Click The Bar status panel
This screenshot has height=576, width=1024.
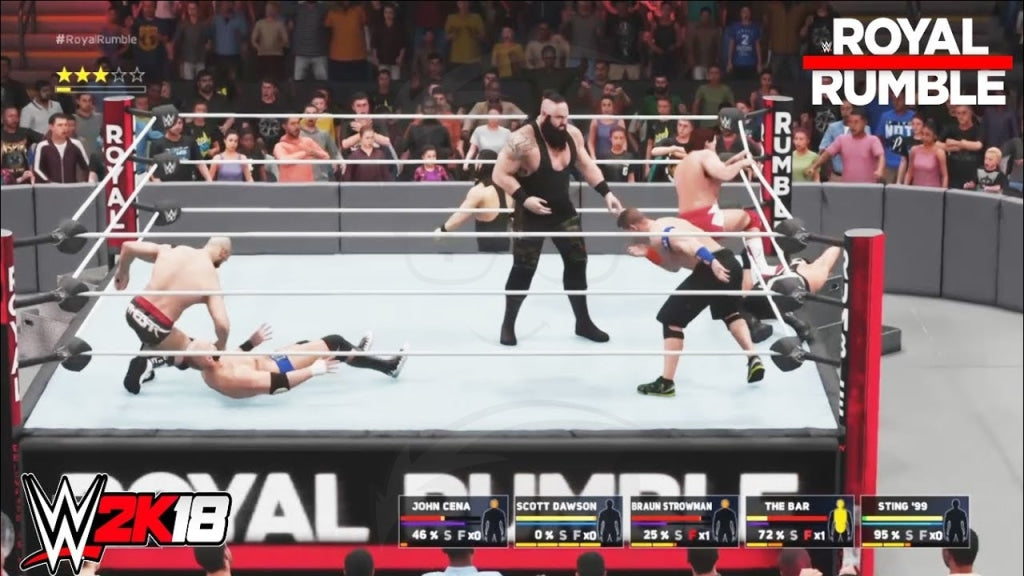click(x=799, y=521)
